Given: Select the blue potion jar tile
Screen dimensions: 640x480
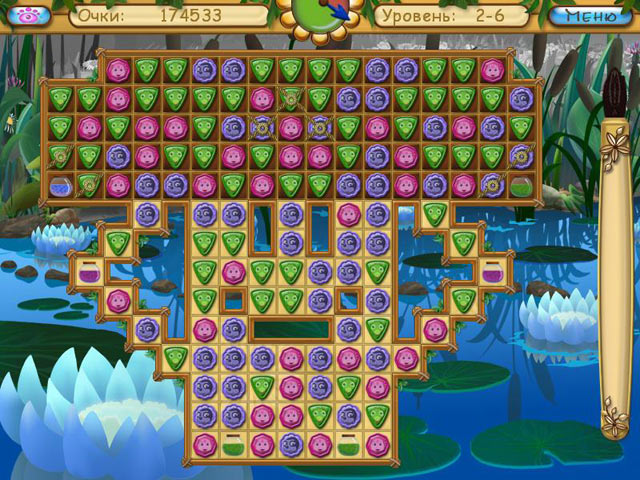Looking at the screenshot, I should coord(60,184).
